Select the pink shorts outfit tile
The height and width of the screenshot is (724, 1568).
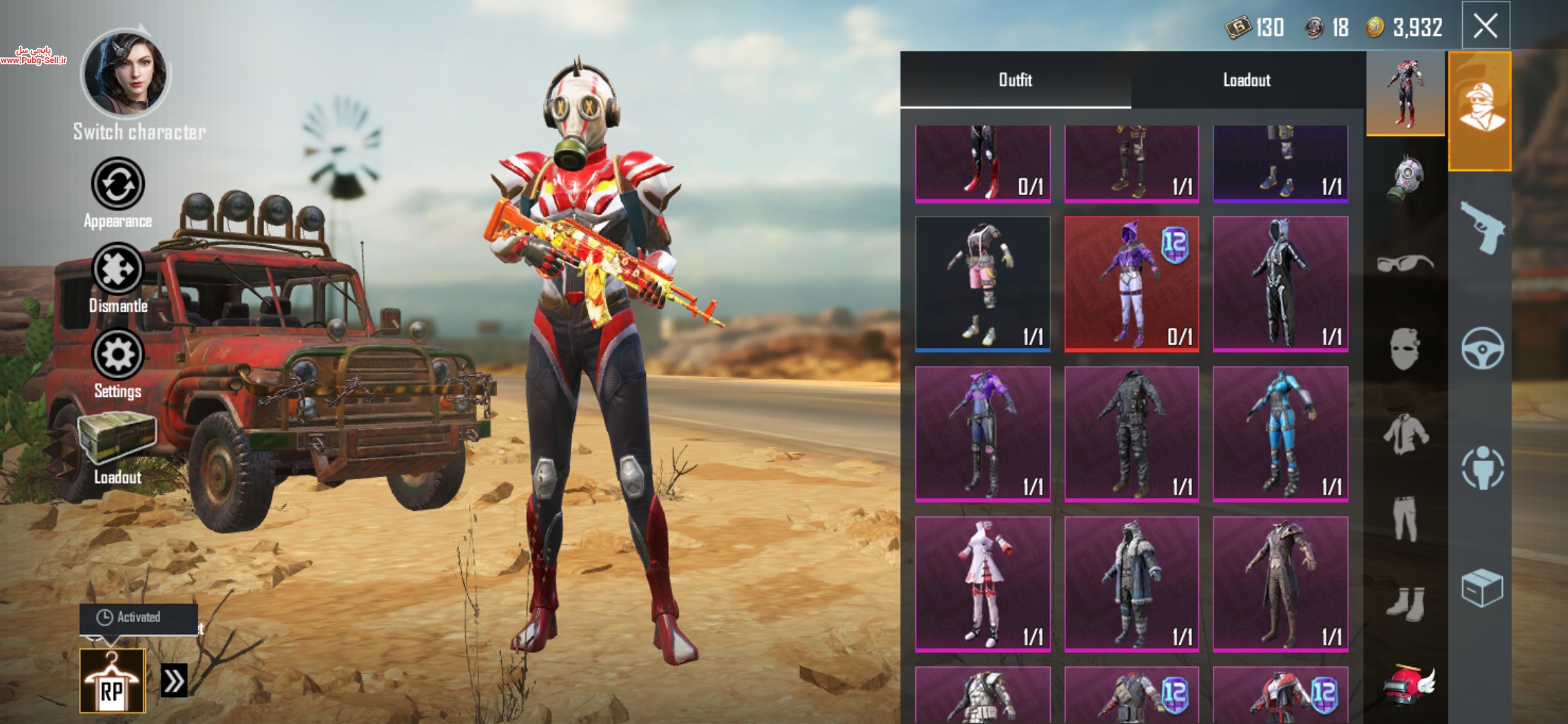click(982, 284)
